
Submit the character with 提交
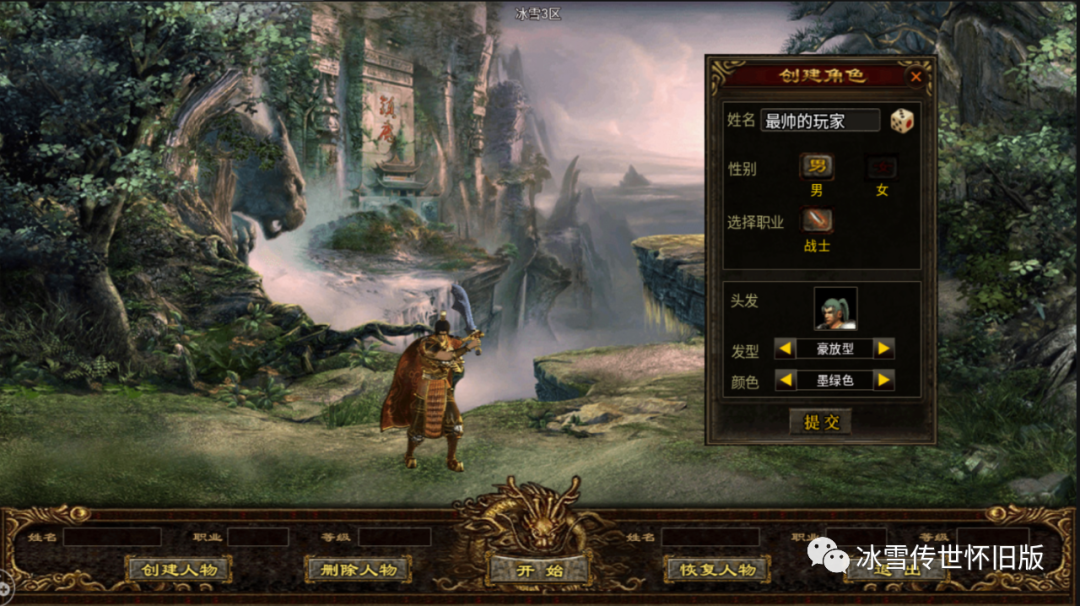821,422
